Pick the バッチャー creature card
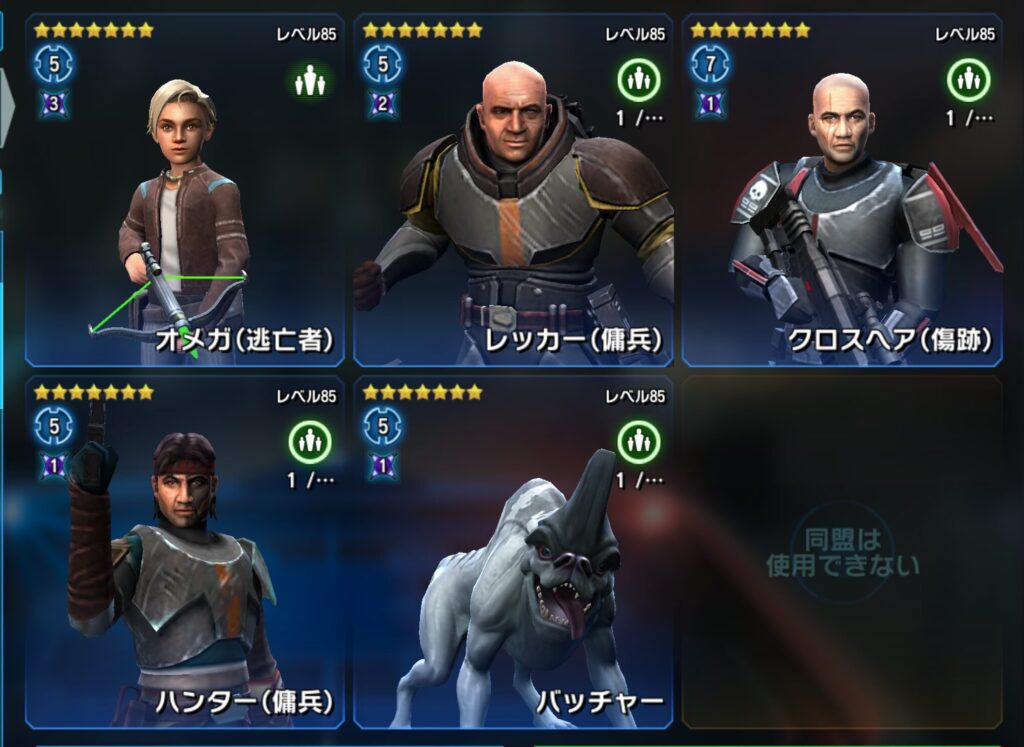Viewport: 1024px width, 747px height. point(513,552)
